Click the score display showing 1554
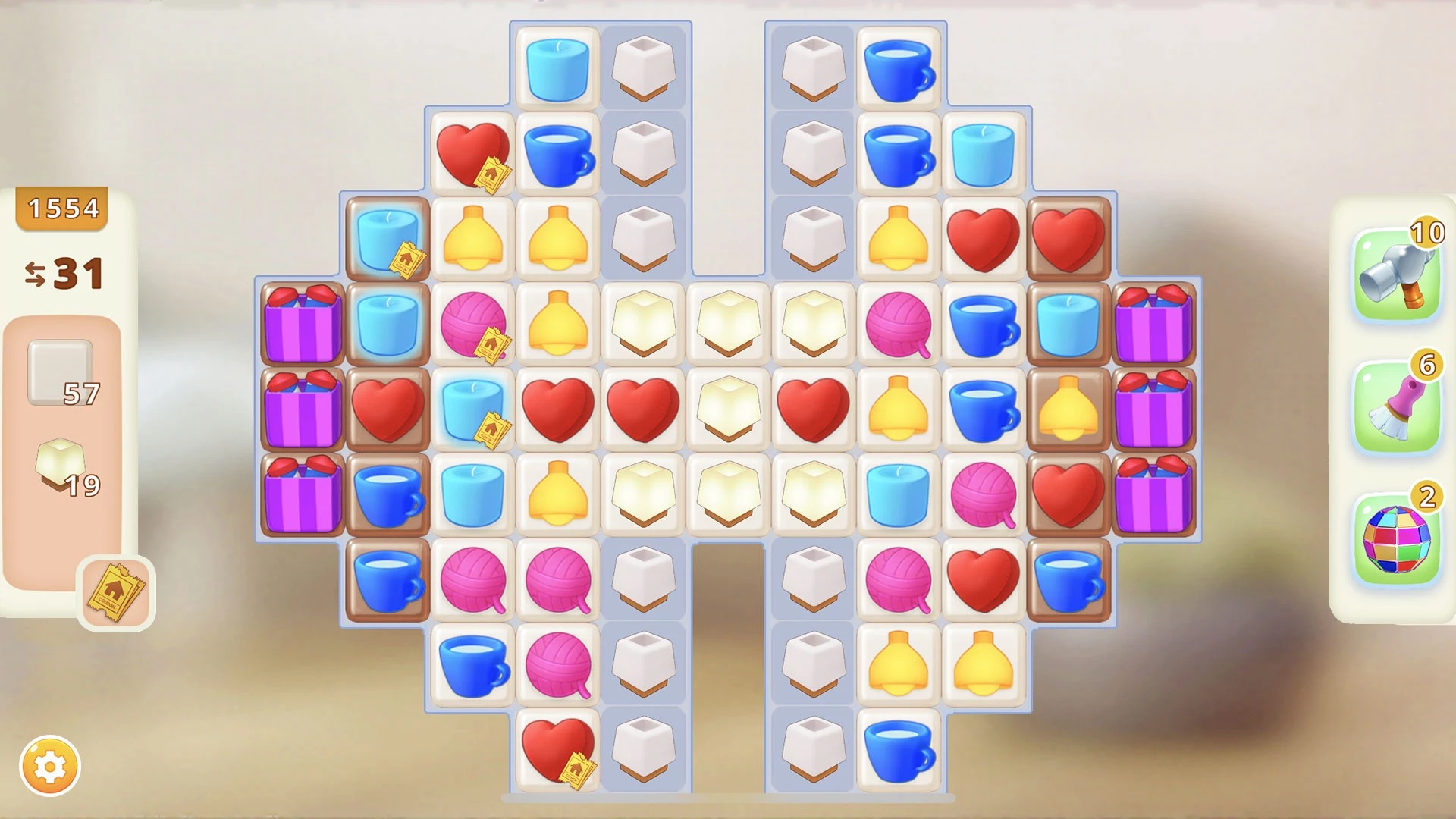 pyautogui.click(x=62, y=207)
